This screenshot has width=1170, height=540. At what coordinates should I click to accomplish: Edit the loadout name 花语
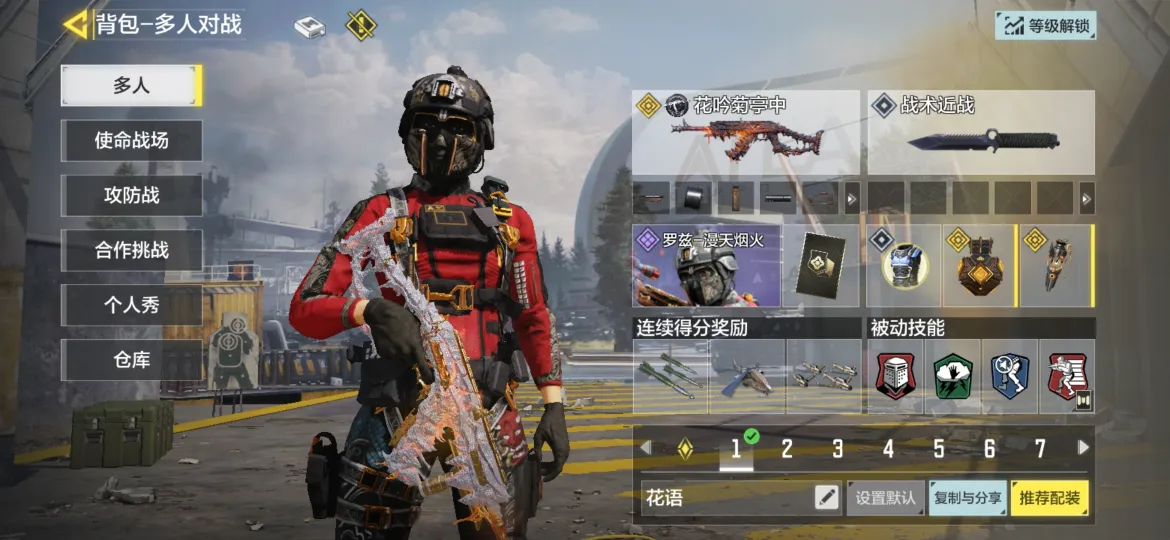[x=826, y=497]
